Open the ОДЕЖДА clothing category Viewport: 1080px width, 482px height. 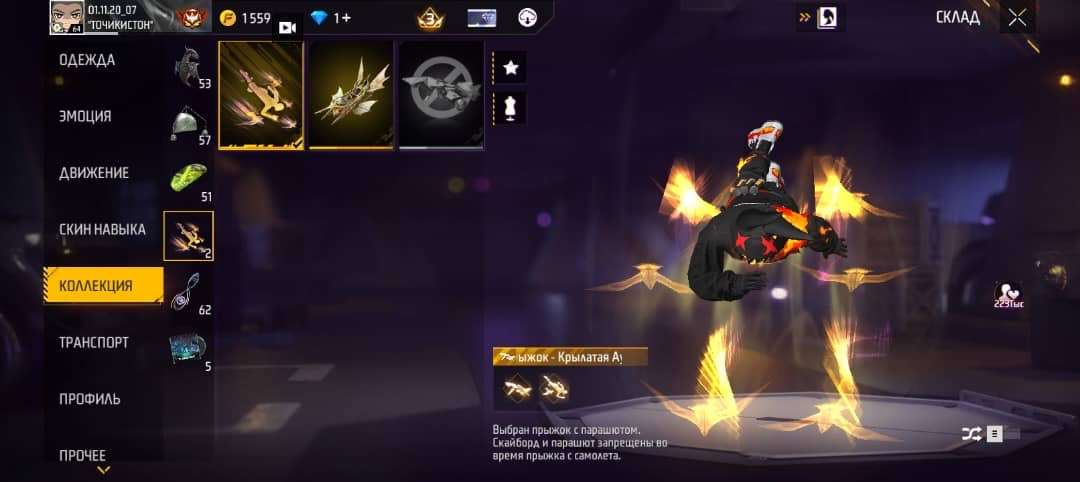click(x=87, y=60)
